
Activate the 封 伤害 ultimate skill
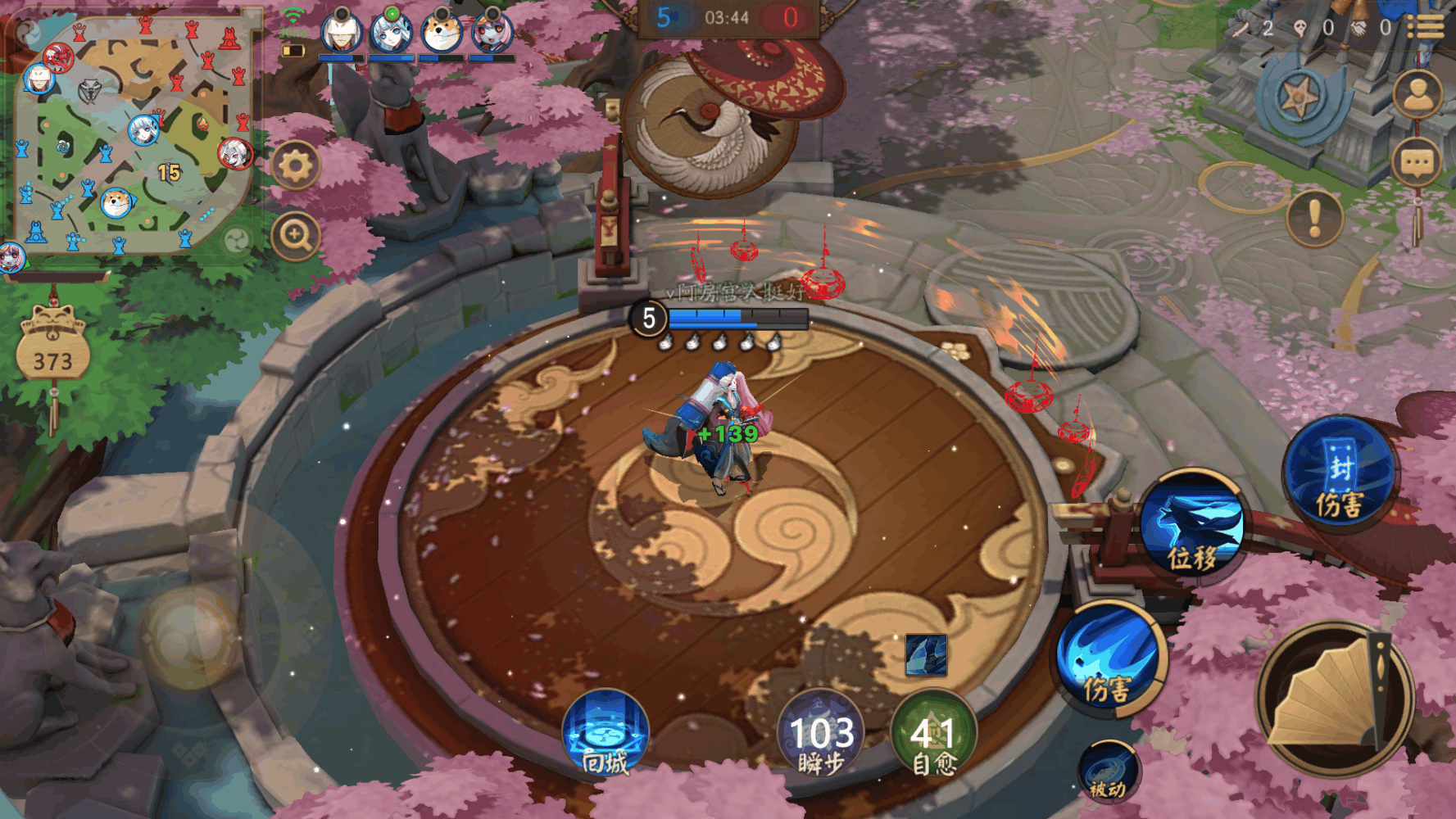(x=1340, y=473)
